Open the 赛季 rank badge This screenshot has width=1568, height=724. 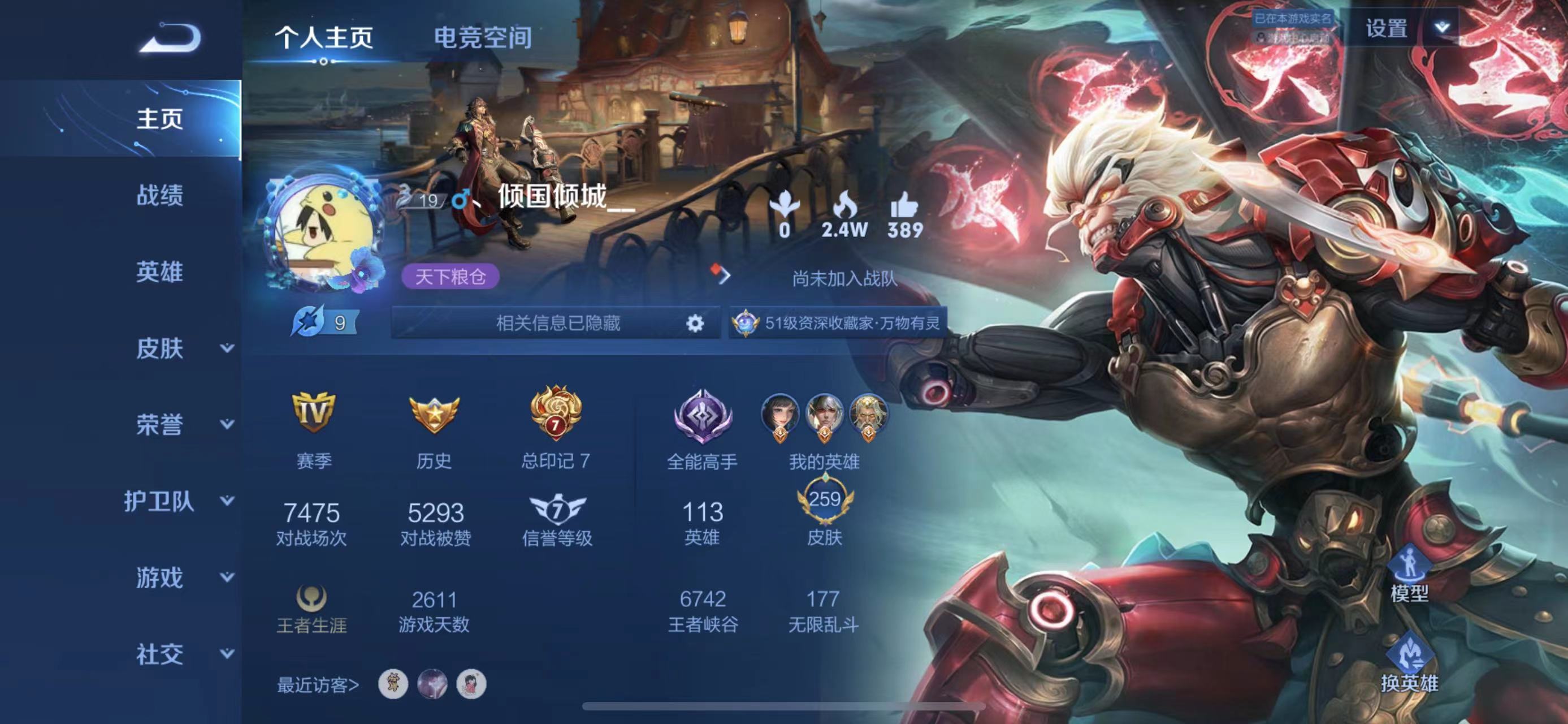(x=314, y=412)
